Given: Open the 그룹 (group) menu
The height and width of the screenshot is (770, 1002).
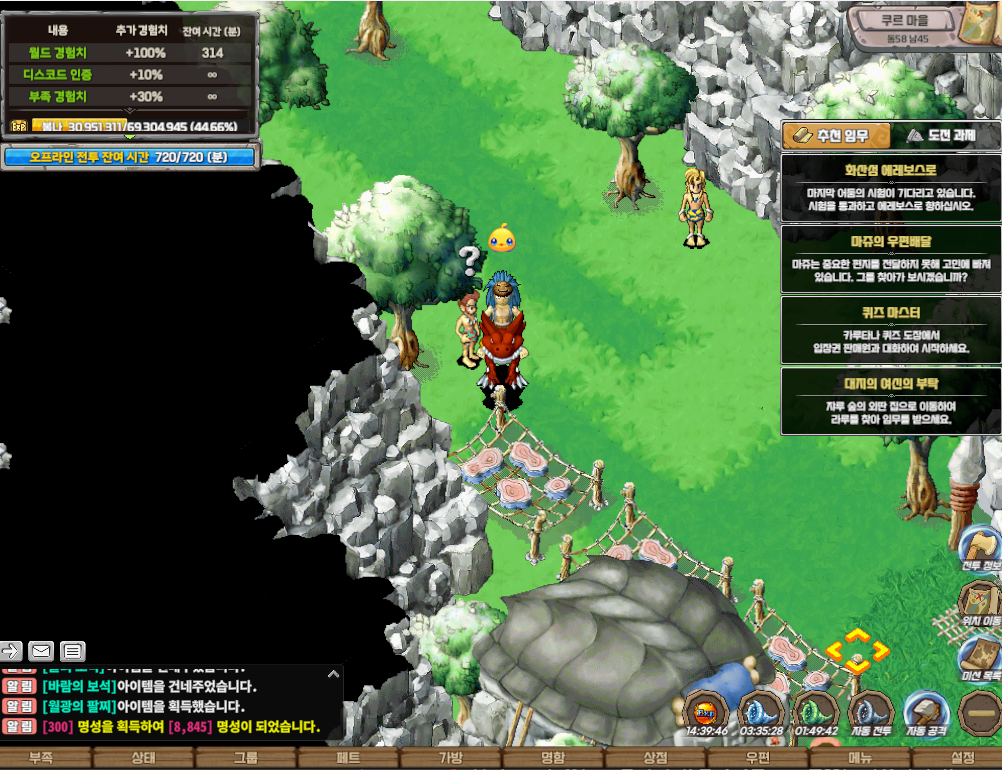Looking at the screenshot, I should [245, 758].
